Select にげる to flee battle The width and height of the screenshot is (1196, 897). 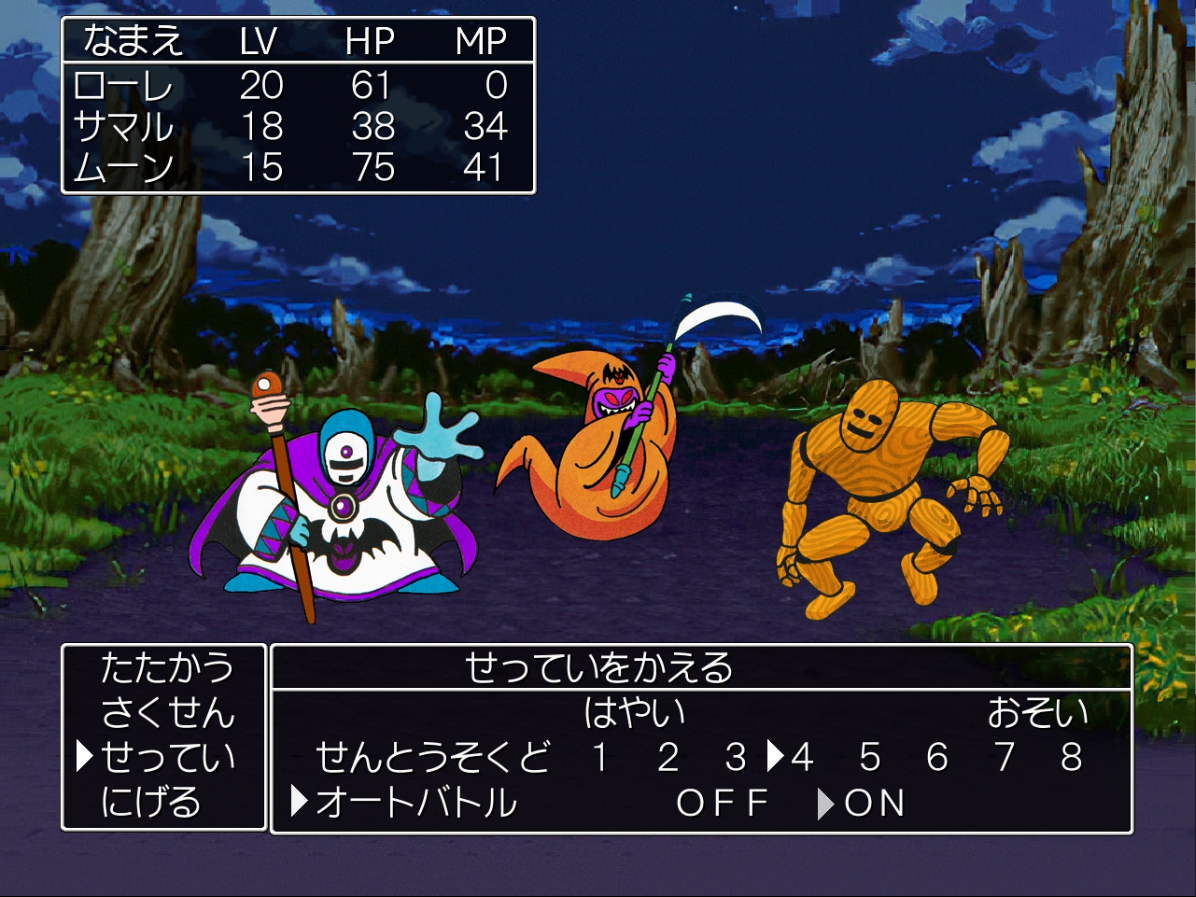(x=151, y=802)
